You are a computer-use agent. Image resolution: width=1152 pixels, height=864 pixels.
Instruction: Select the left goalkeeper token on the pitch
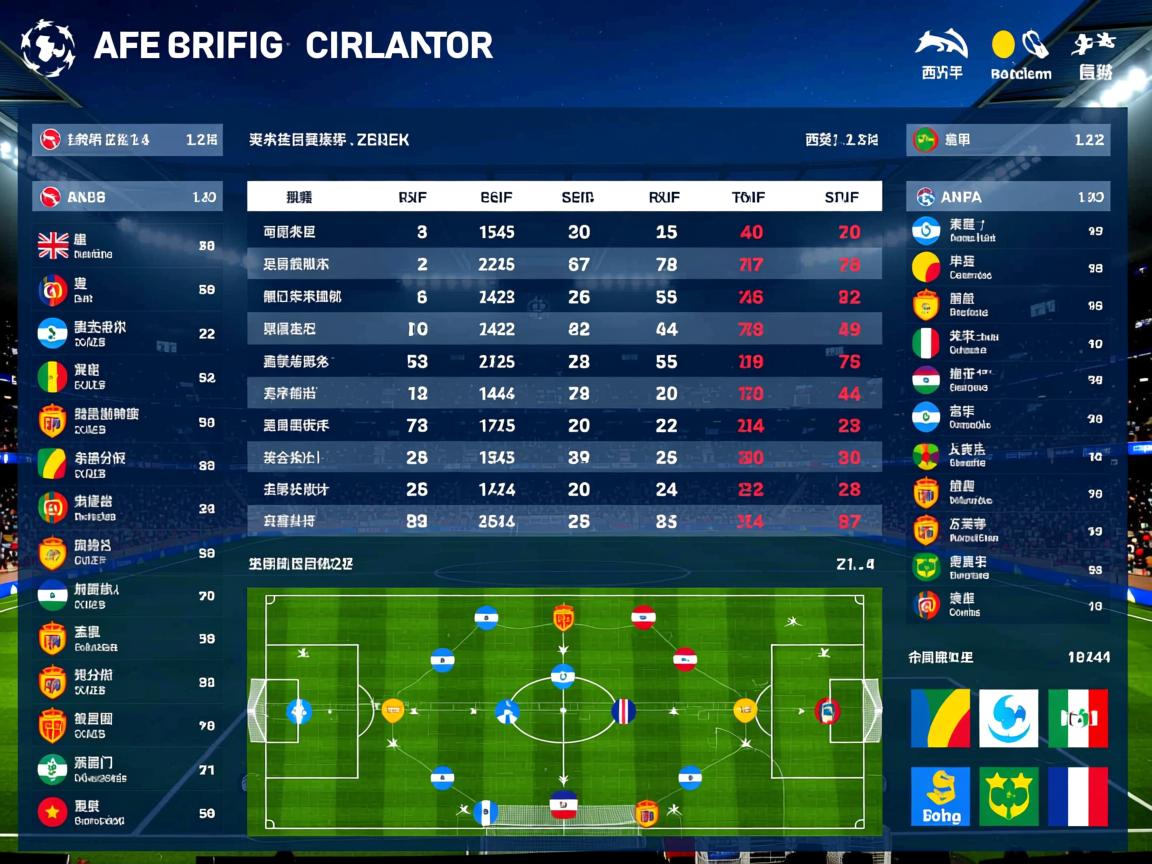(298, 712)
